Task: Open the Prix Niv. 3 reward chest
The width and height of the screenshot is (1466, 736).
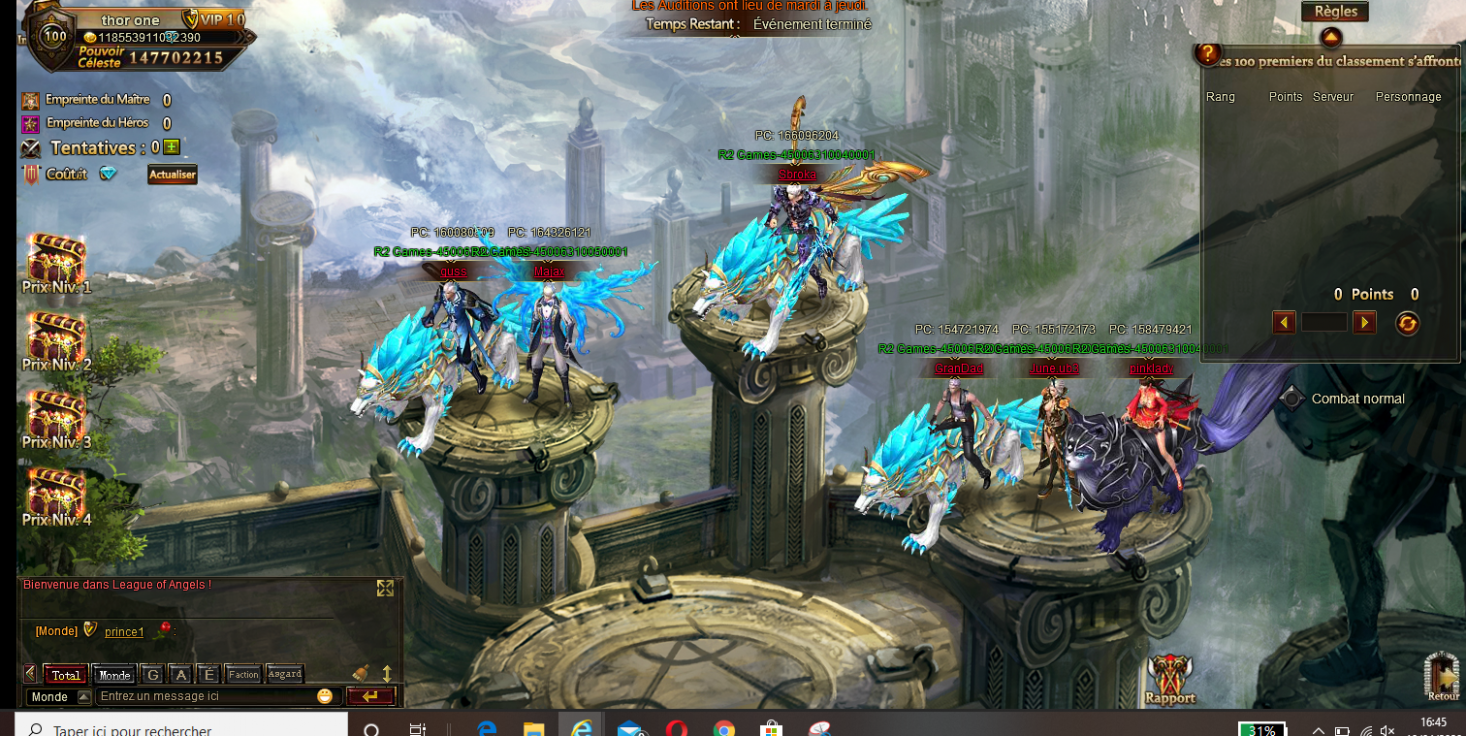Action: pyautogui.click(x=56, y=417)
